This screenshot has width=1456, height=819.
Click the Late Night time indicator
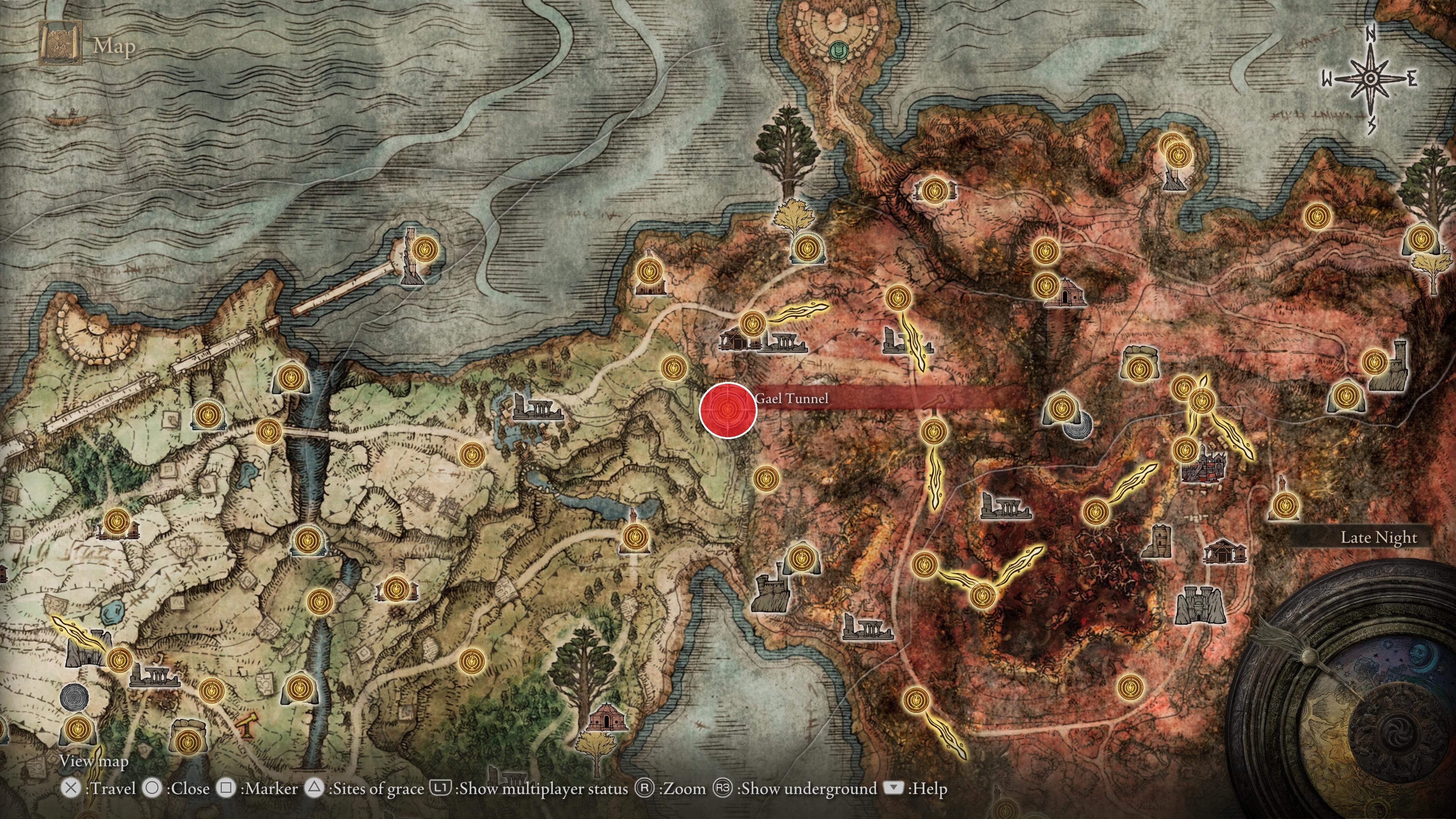(x=1379, y=538)
